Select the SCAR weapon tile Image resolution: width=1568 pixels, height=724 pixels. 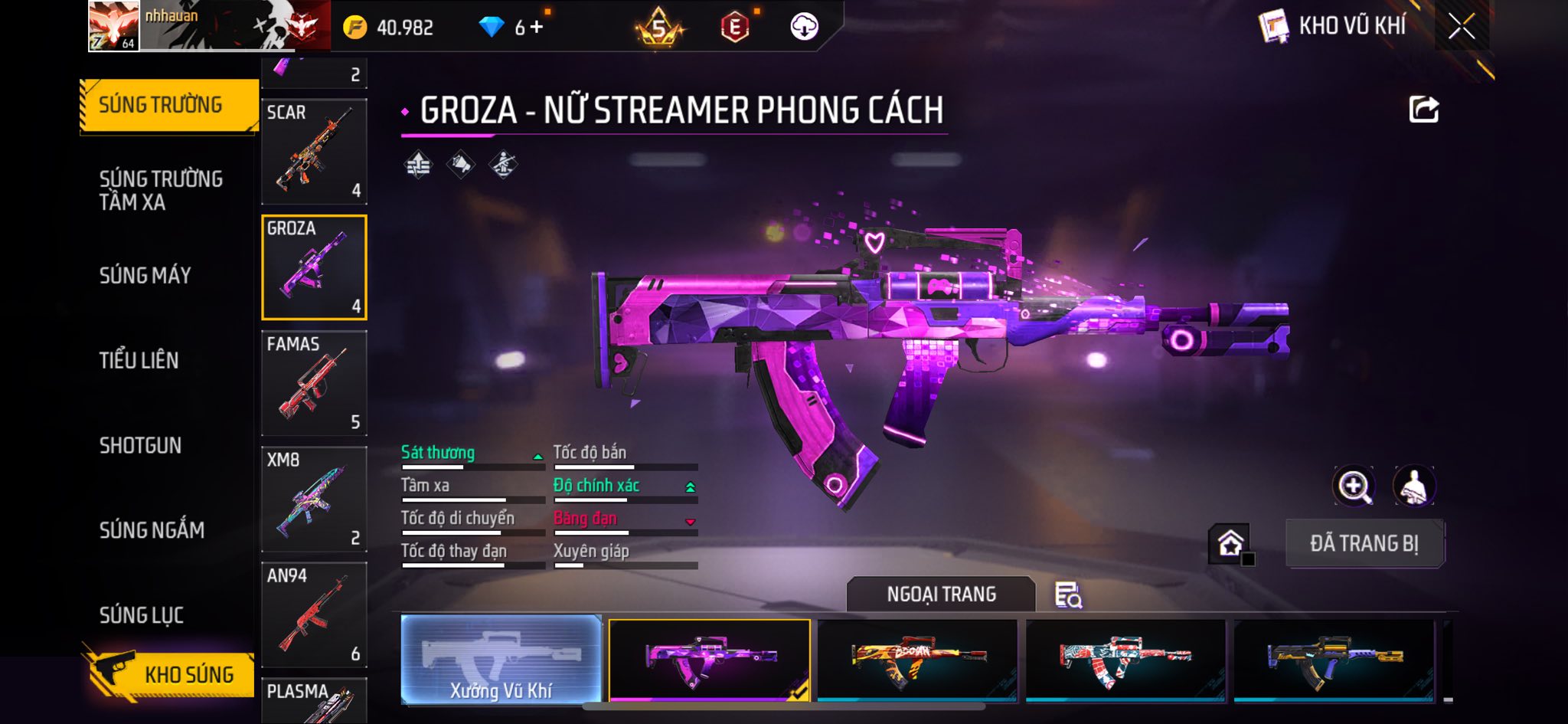pyautogui.click(x=314, y=152)
